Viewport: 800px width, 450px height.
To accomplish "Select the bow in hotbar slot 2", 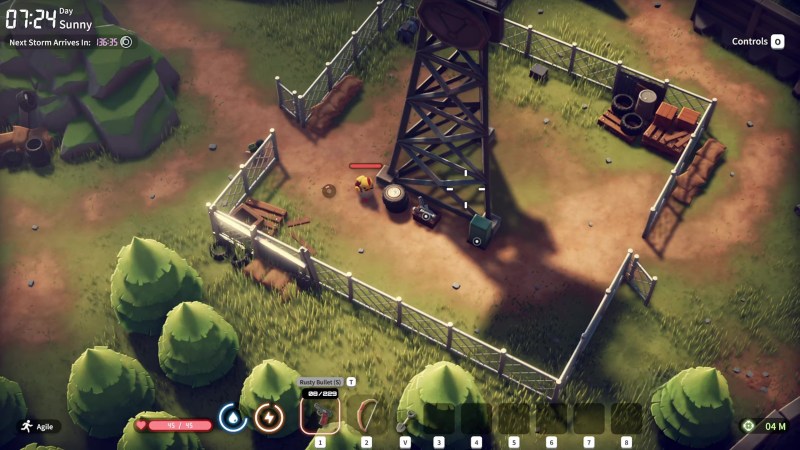I will [x=366, y=415].
